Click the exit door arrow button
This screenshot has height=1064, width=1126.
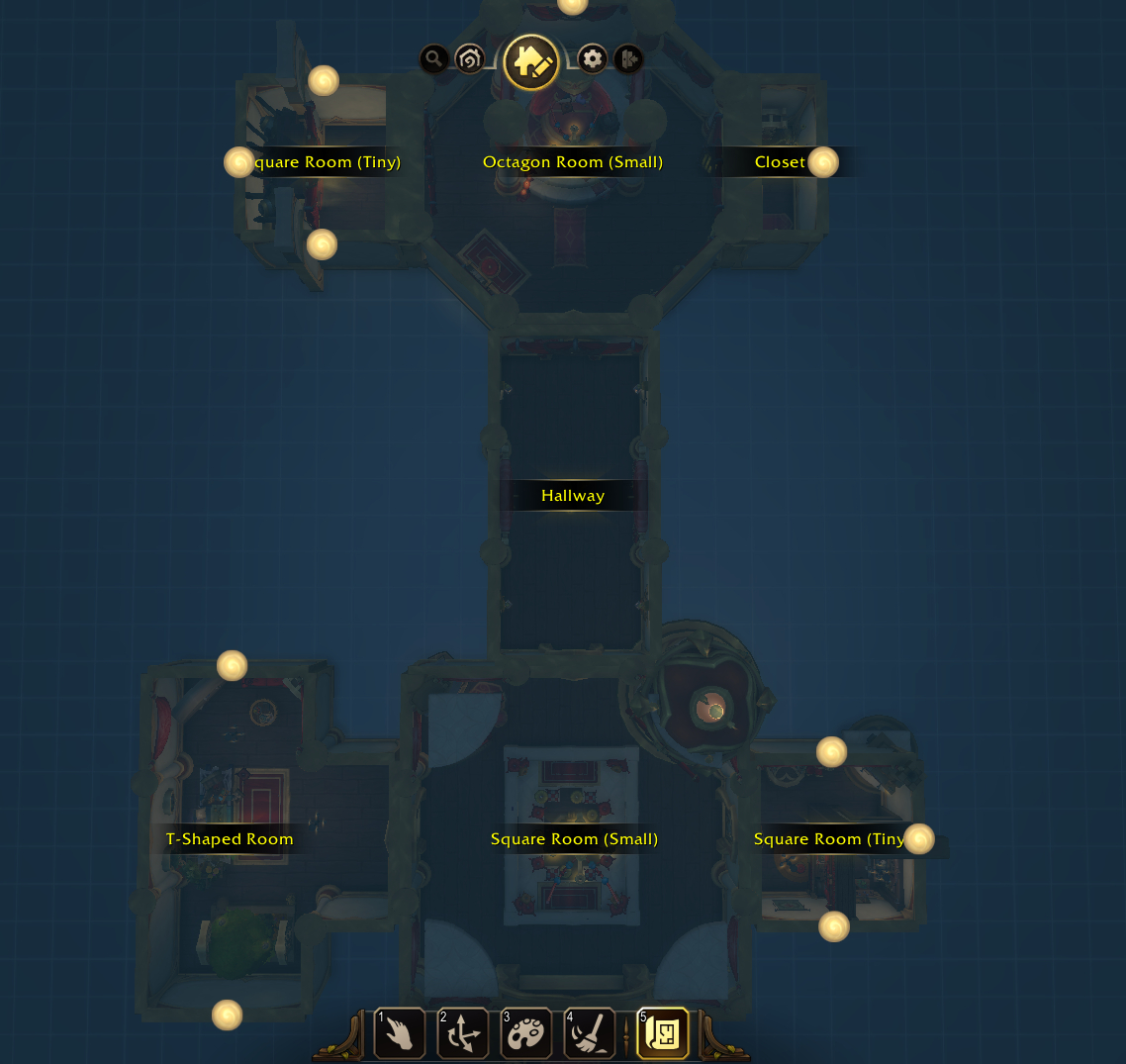coord(628,59)
